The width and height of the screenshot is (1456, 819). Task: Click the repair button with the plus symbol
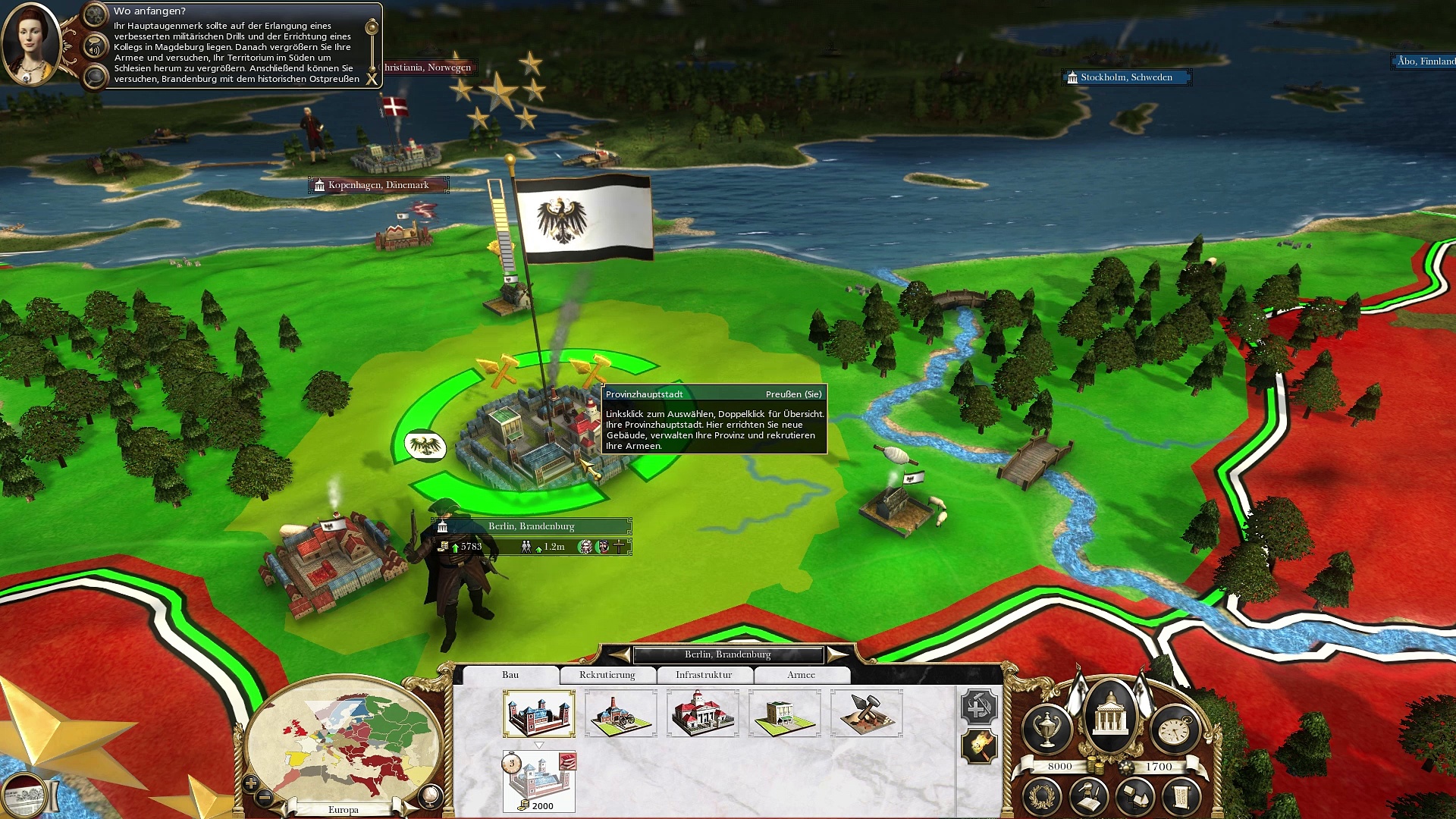click(978, 707)
